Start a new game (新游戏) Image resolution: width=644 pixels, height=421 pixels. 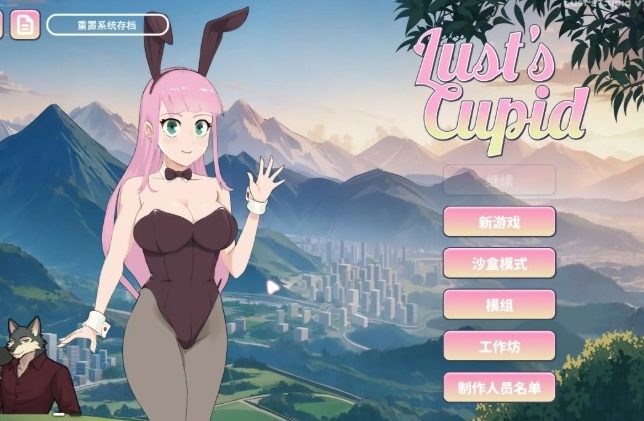[499, 221]
